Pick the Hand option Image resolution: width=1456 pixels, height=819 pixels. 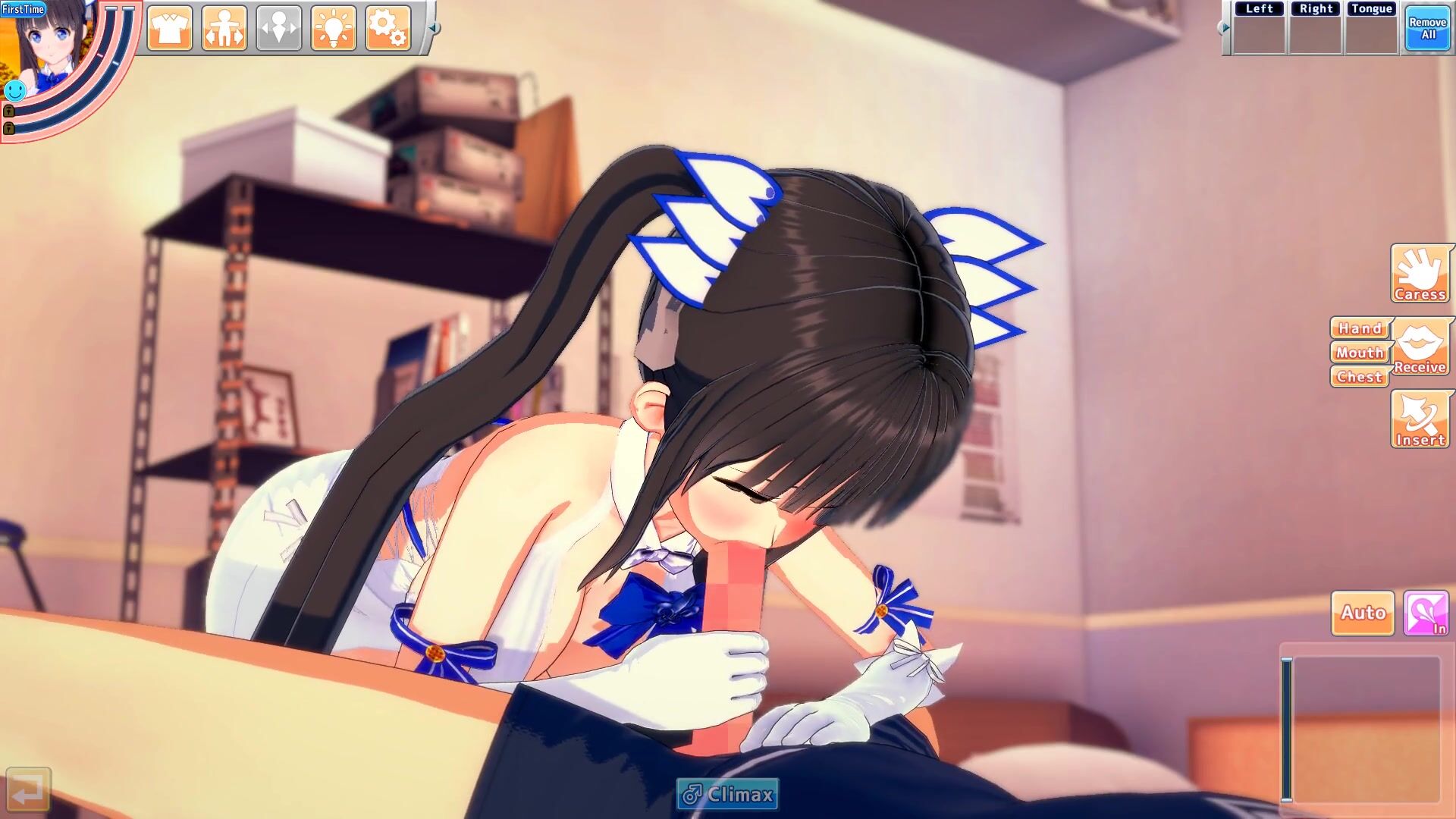(1360, 328)
